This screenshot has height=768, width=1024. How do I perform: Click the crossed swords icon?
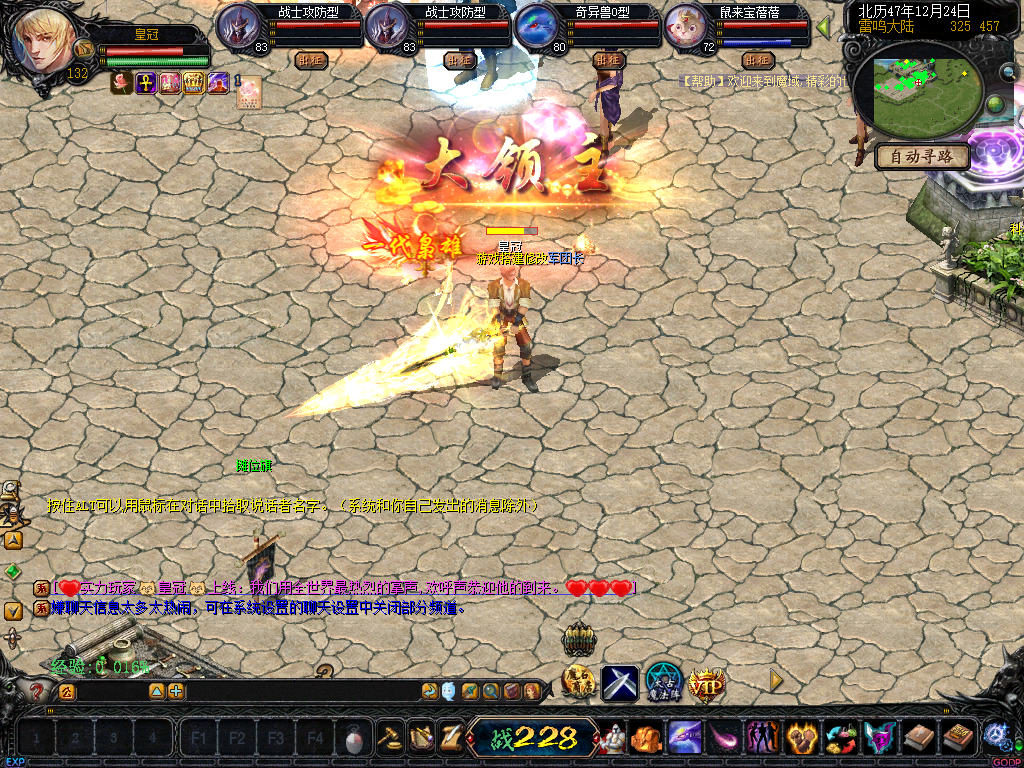[620, 684]
